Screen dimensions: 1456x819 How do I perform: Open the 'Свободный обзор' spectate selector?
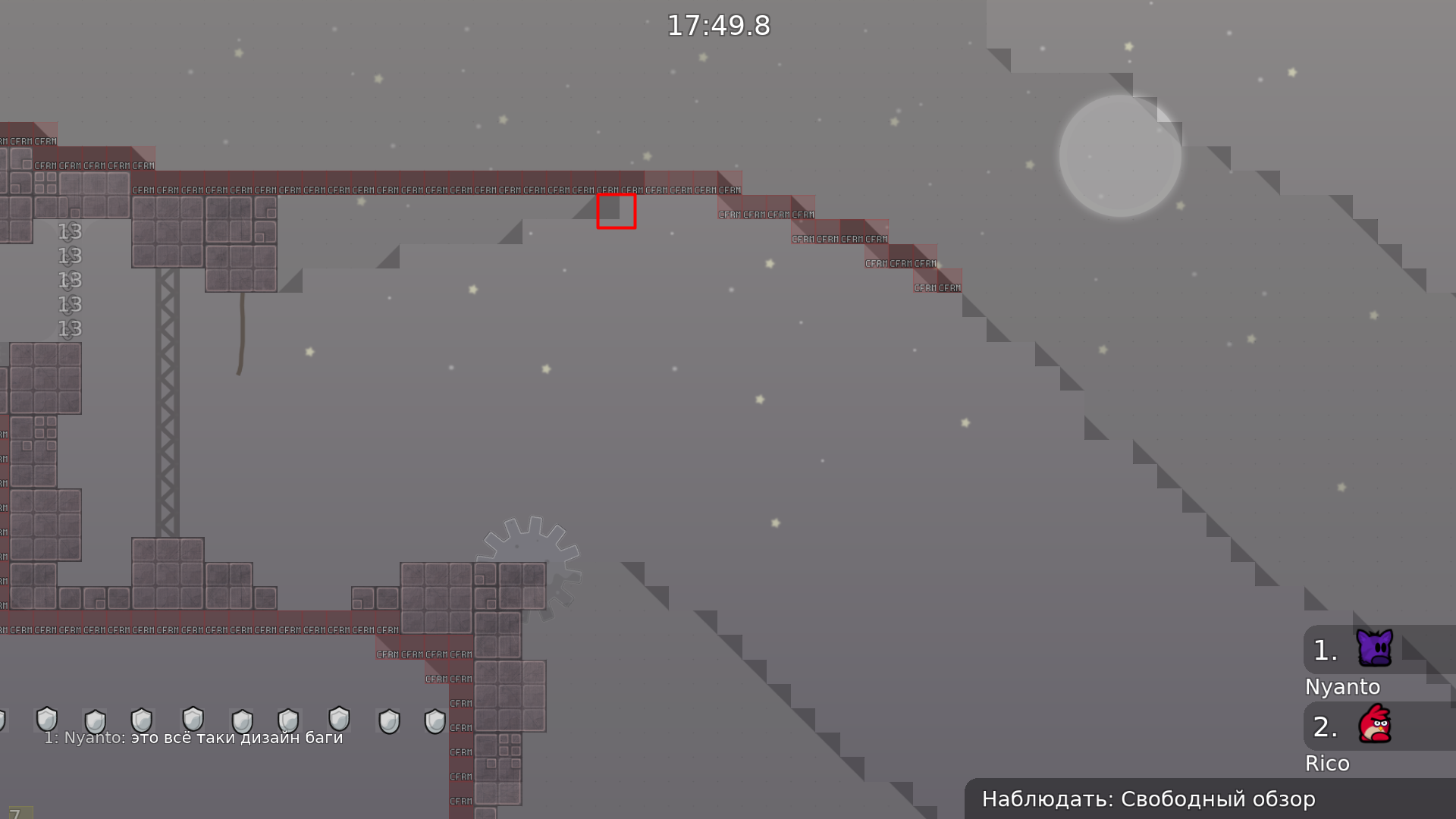[x=1219, y=799]
